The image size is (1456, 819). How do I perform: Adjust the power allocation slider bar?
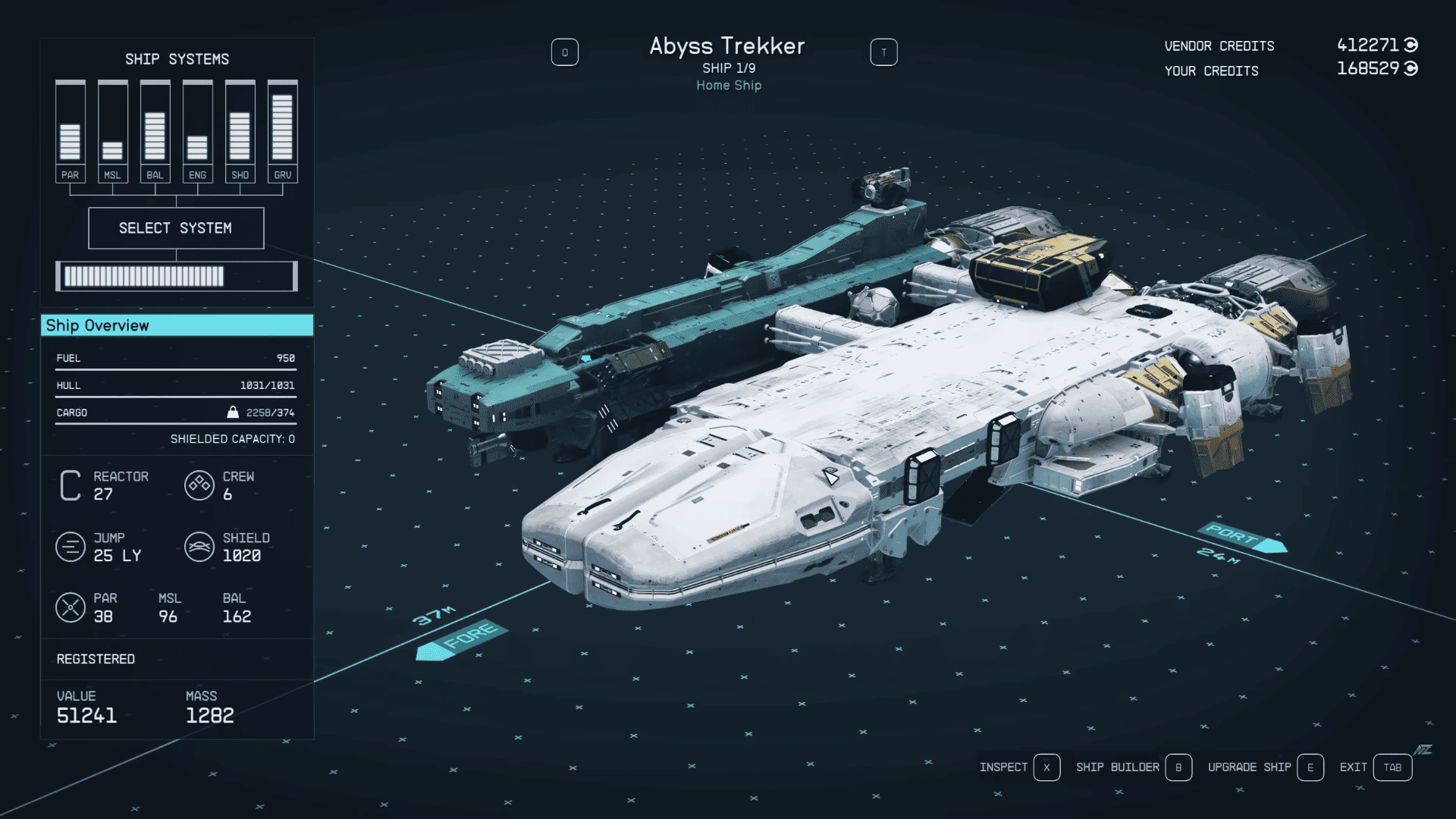176,275
